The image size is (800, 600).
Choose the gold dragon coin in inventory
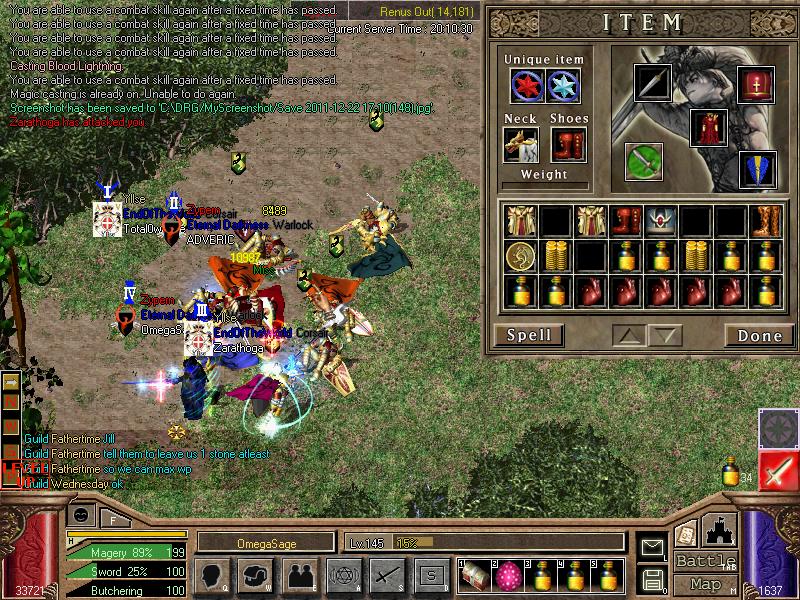tap(519, 255)
